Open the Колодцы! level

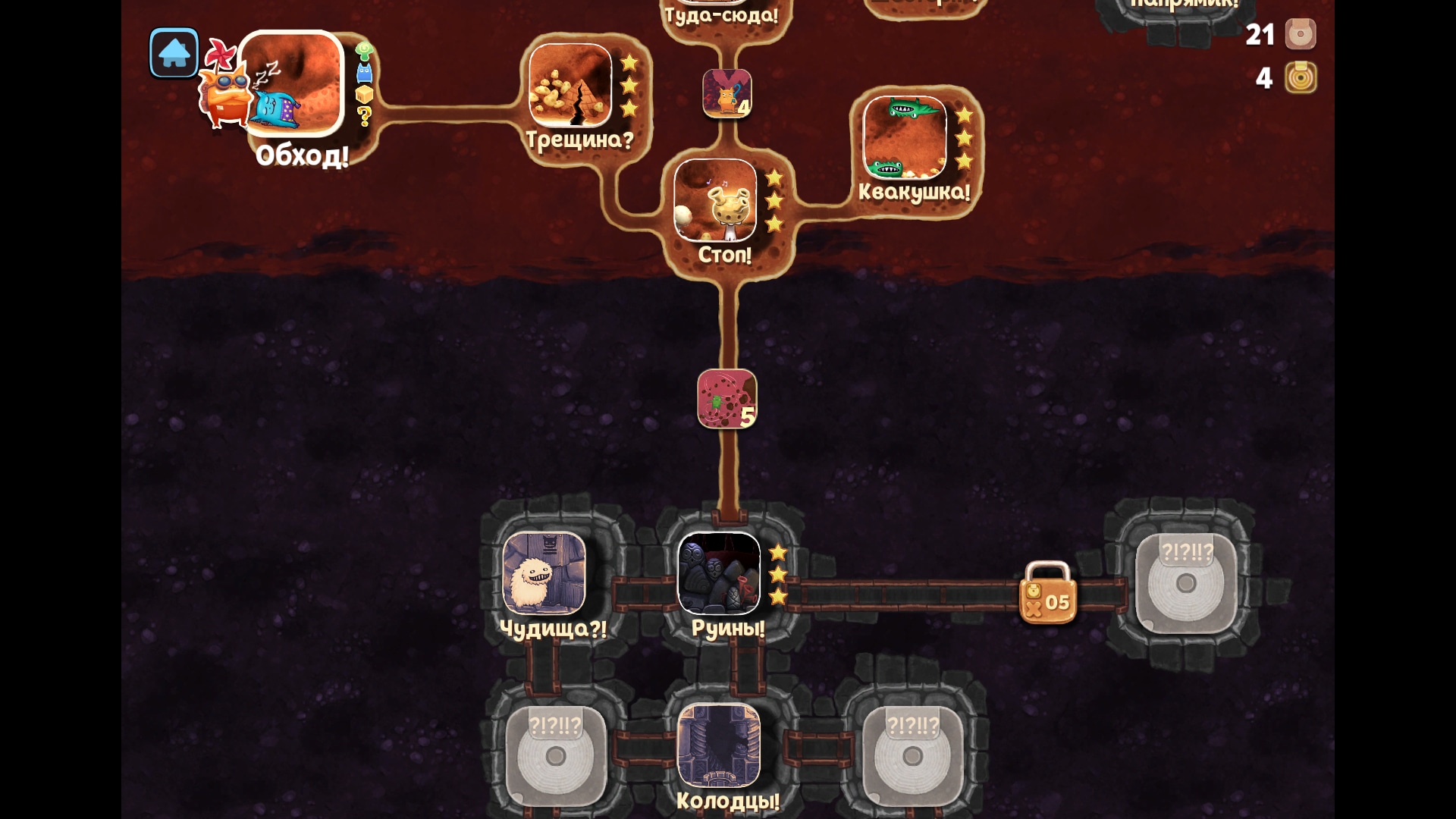point(720,747)
